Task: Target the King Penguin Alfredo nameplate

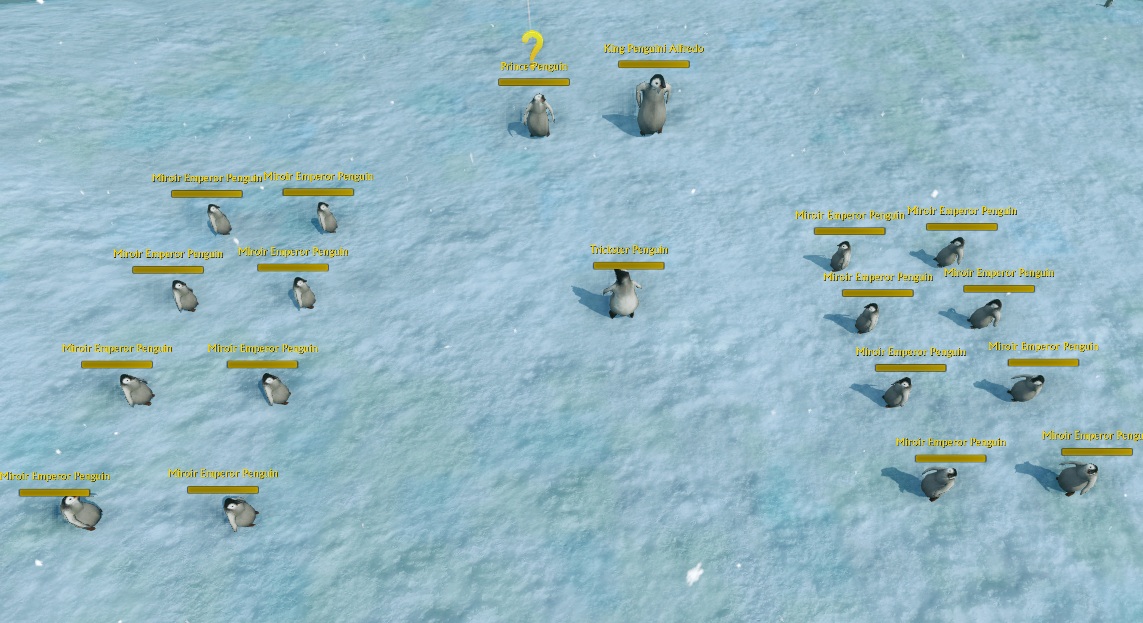Action: (x=653, y=49)
